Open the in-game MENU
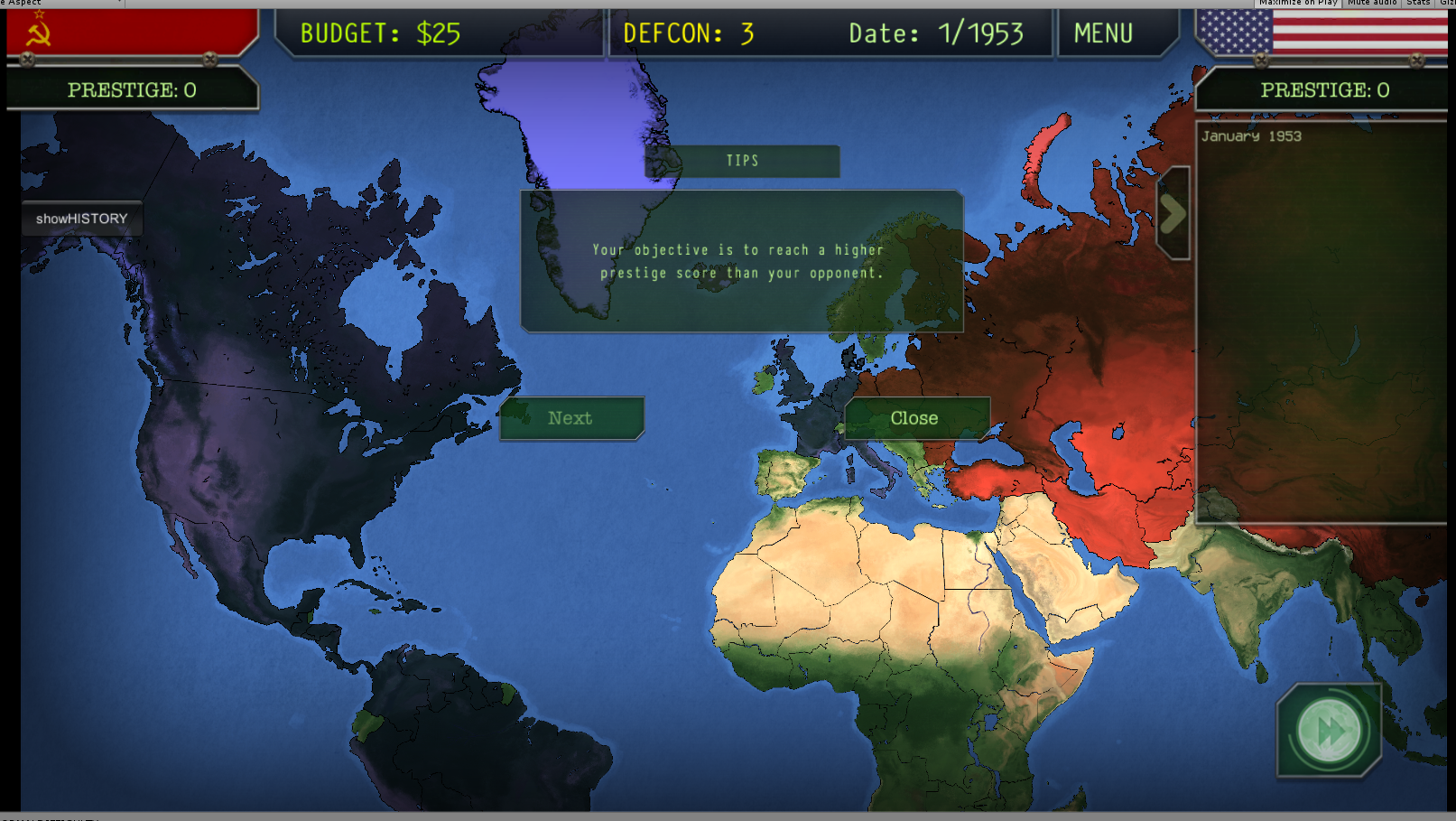This screenshot has height=821, width=1456. [x=1103, y=33]
